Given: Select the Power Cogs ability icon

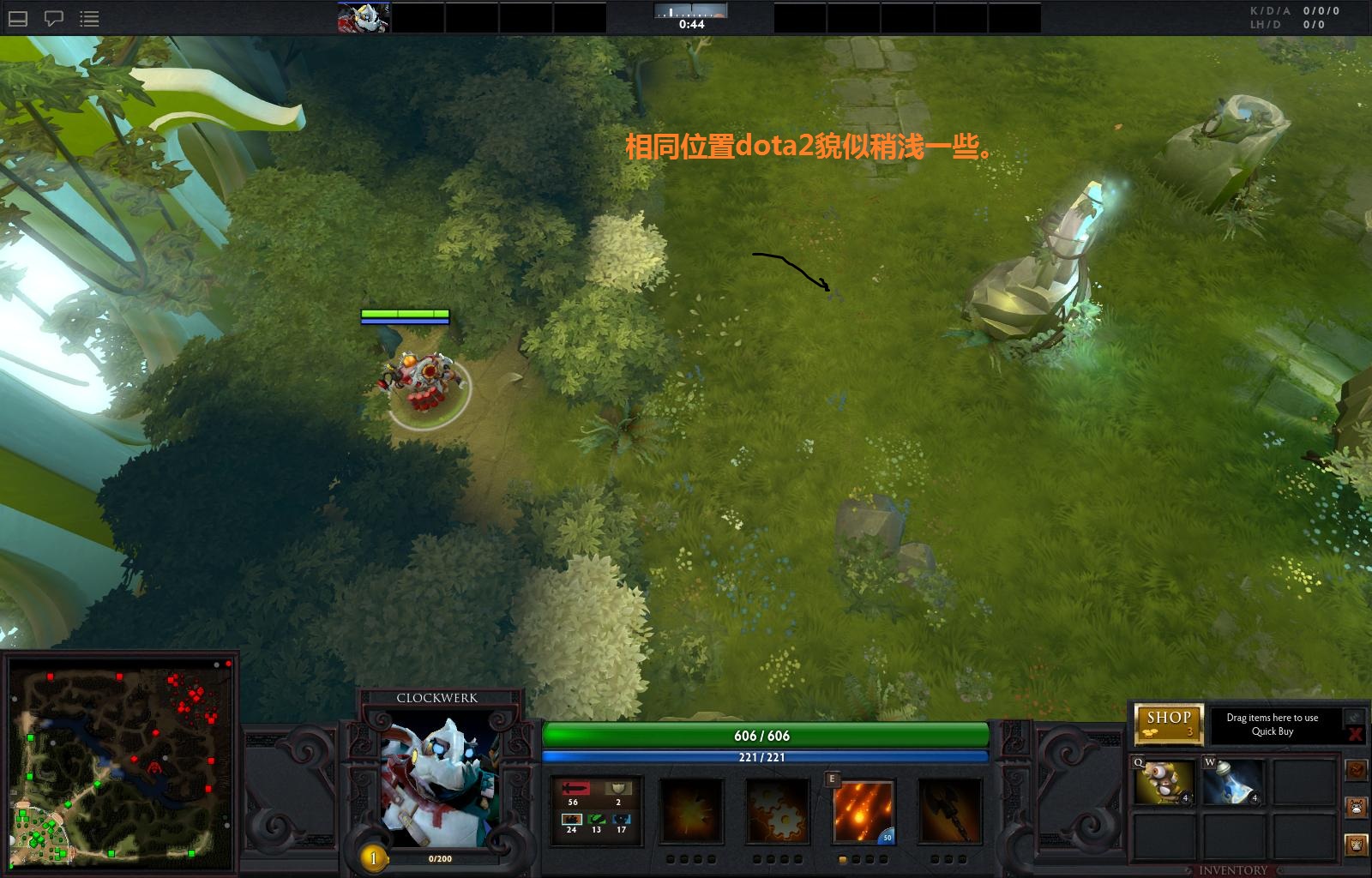Looking at the screenshot, I should tap(777, 811).
